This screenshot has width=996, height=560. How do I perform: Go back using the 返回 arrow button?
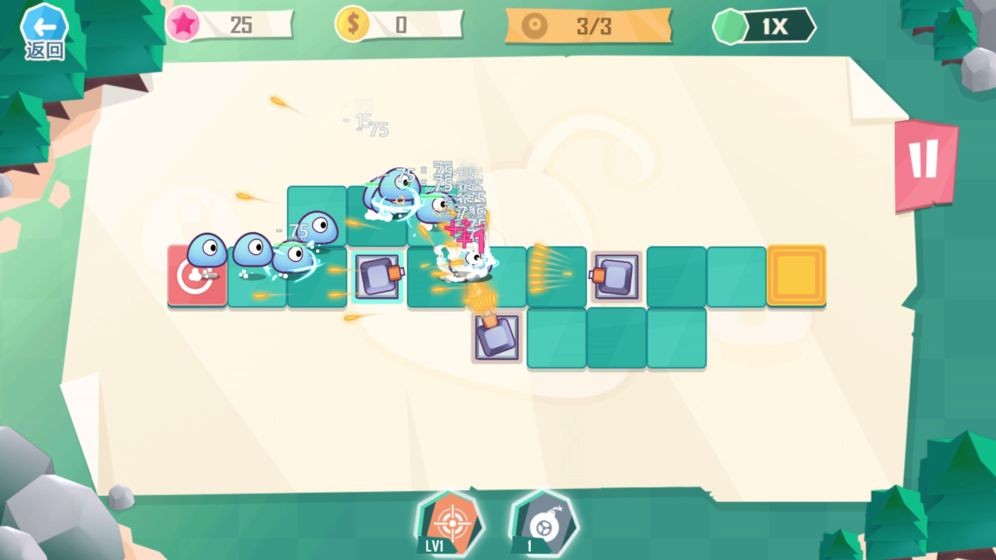click(x=44, y=30)
